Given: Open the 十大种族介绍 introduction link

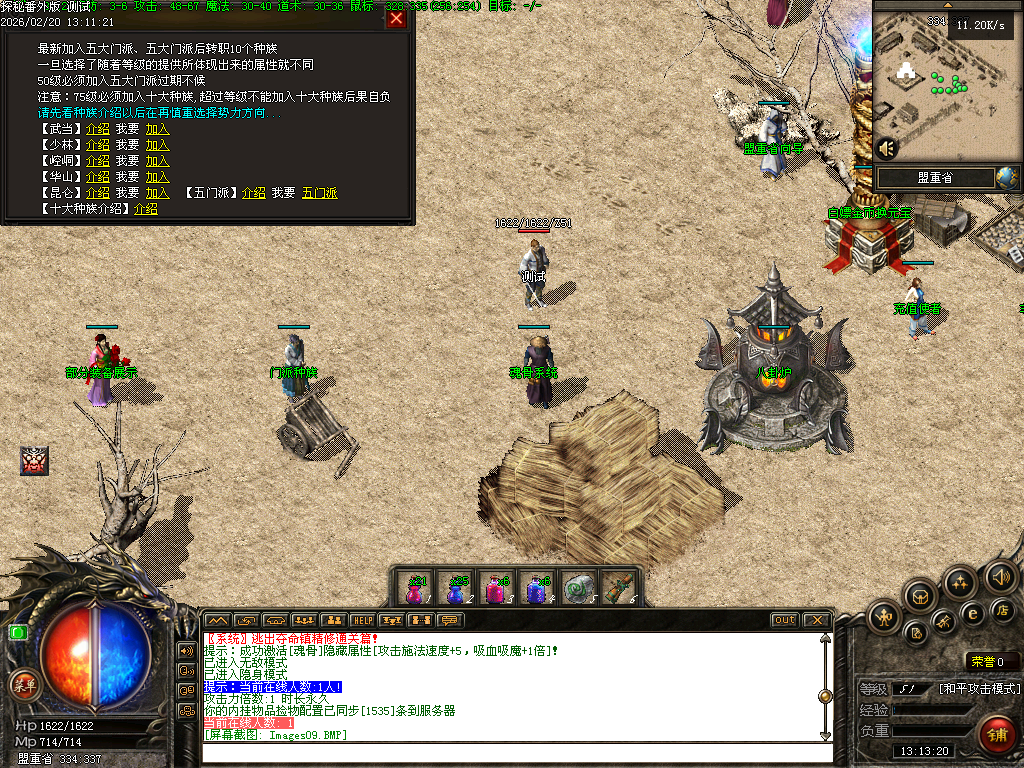Looking at the screenshot, I should (x=146, y=209).
